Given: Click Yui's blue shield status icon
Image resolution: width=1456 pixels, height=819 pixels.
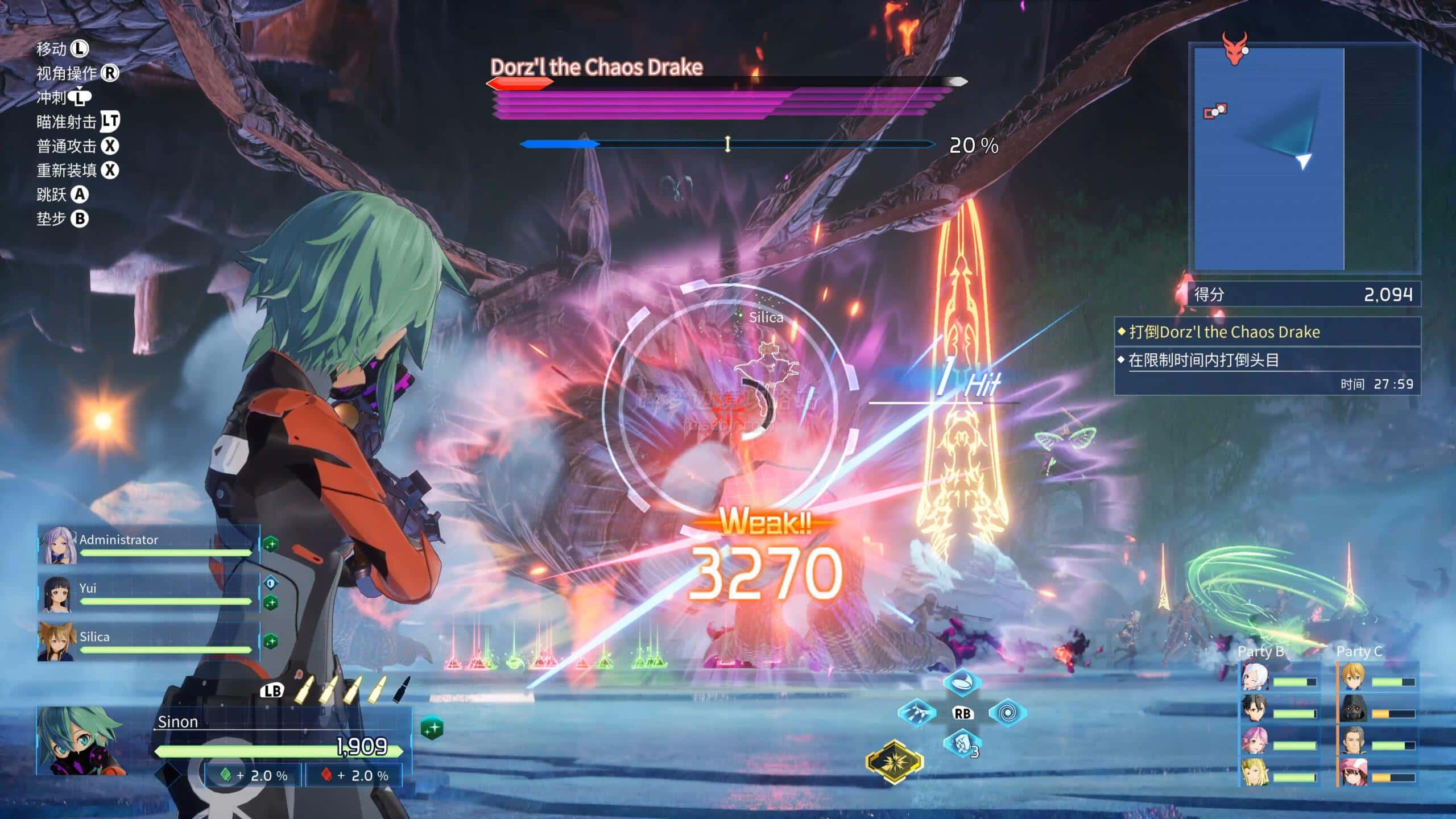Looking at the screenshot, I should tap(271, 583).
